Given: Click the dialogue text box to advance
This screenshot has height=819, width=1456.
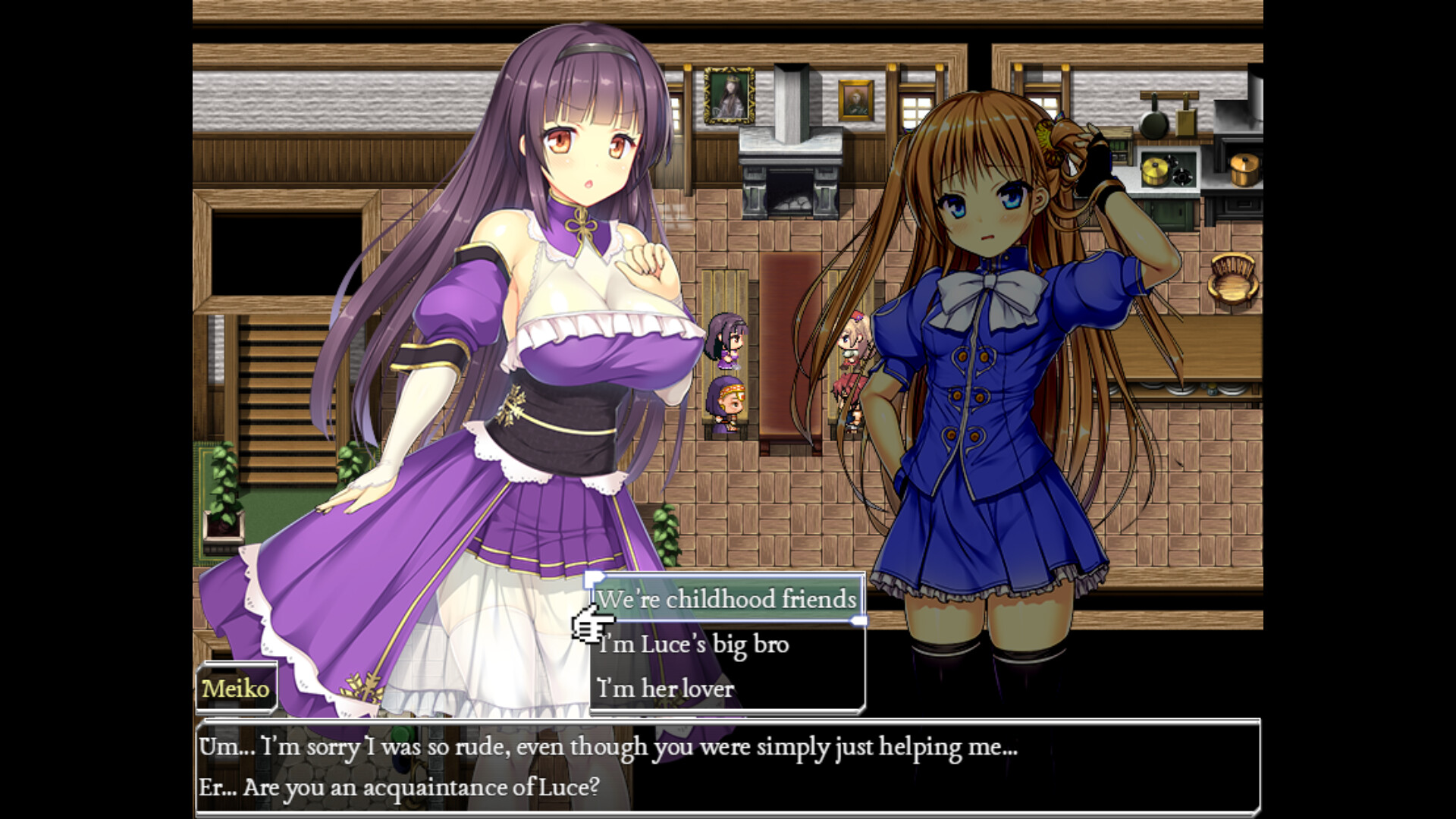Looking at the screenshot, I should click(x=728, y=766).
